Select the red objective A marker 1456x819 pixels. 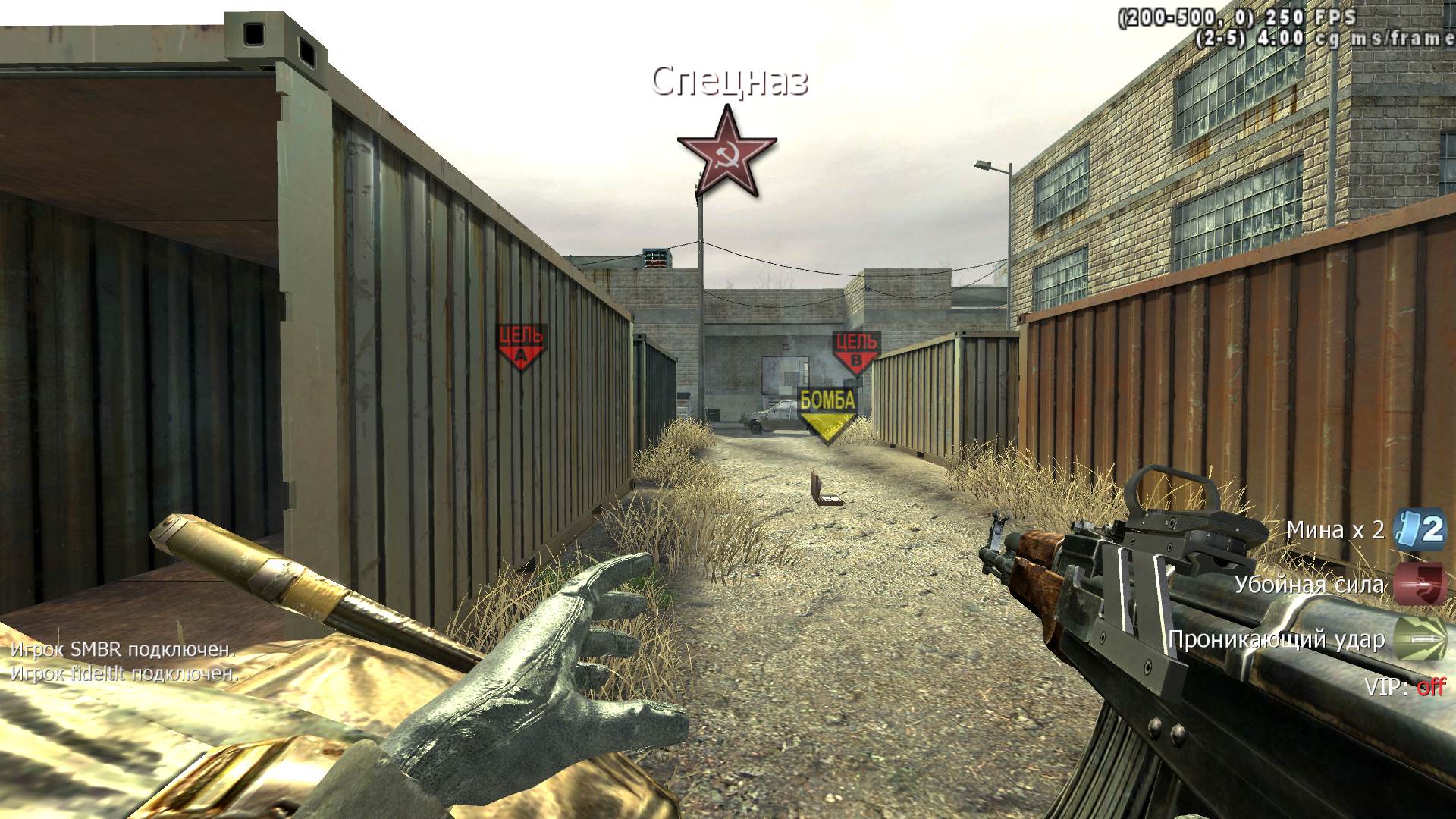coord(520,347)
